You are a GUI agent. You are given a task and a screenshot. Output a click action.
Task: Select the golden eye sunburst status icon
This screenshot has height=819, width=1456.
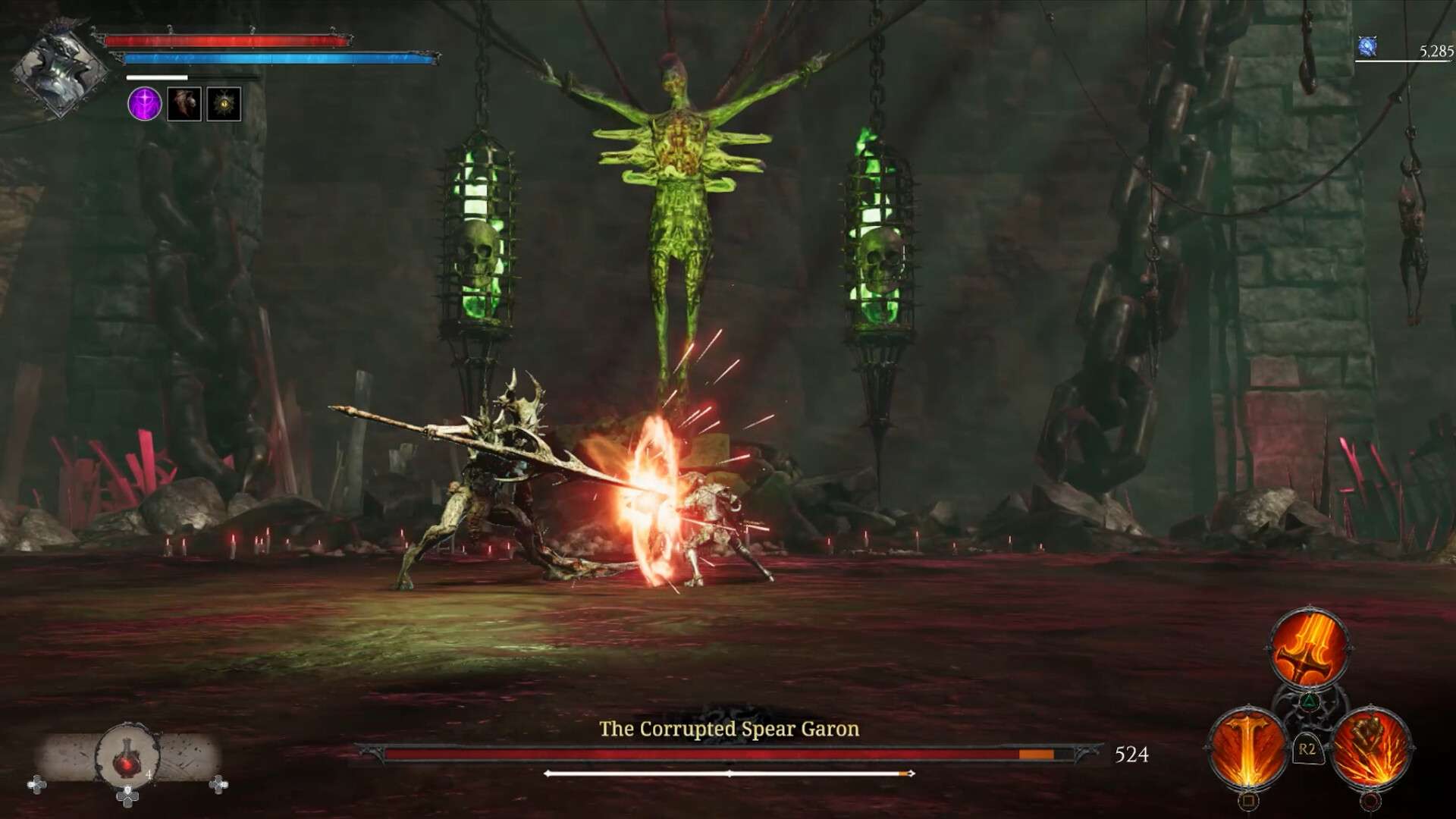coord(224,104)
